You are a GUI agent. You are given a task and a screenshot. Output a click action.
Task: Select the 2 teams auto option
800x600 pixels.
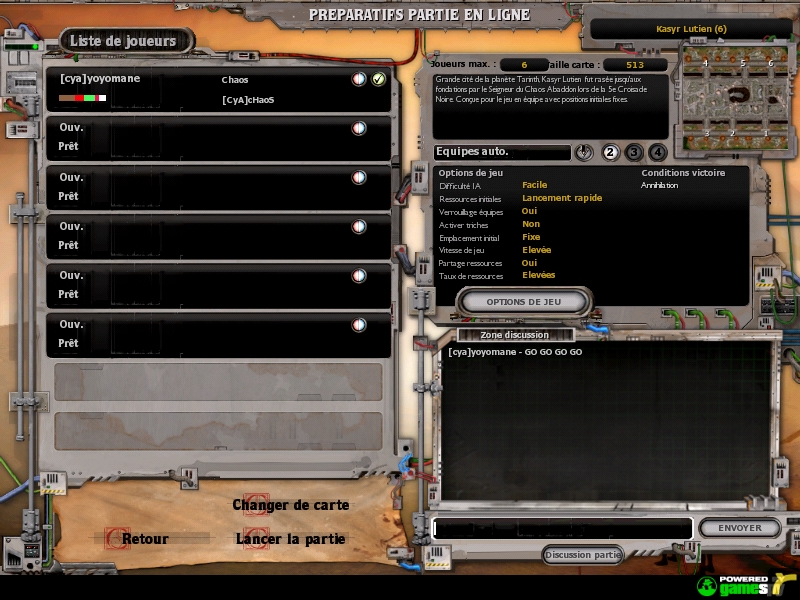(x=610, y=152)
